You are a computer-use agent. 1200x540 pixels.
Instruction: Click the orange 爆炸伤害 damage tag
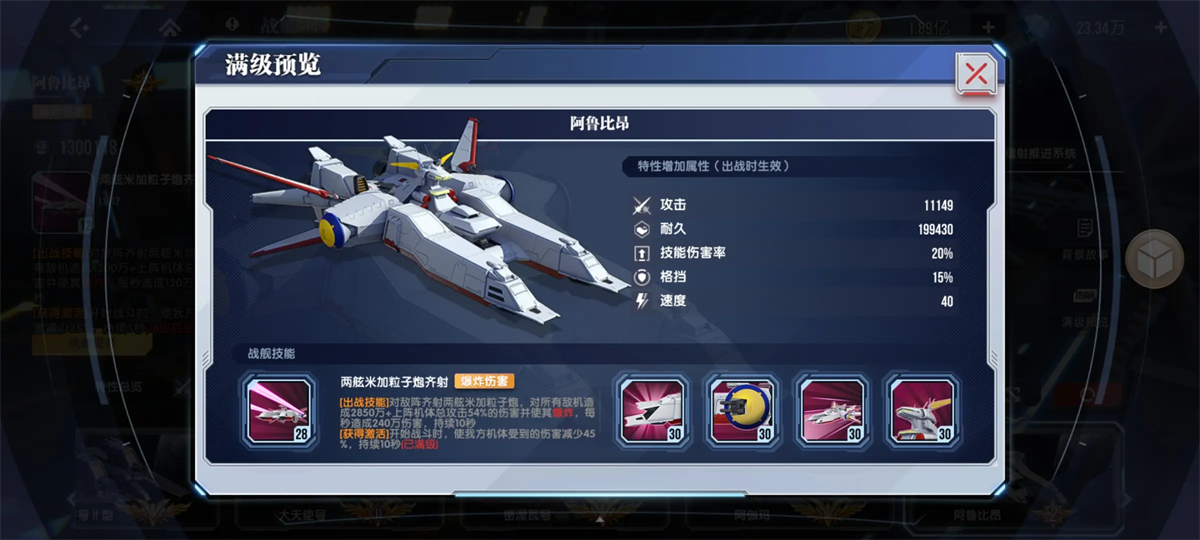(x=485, y=381)
